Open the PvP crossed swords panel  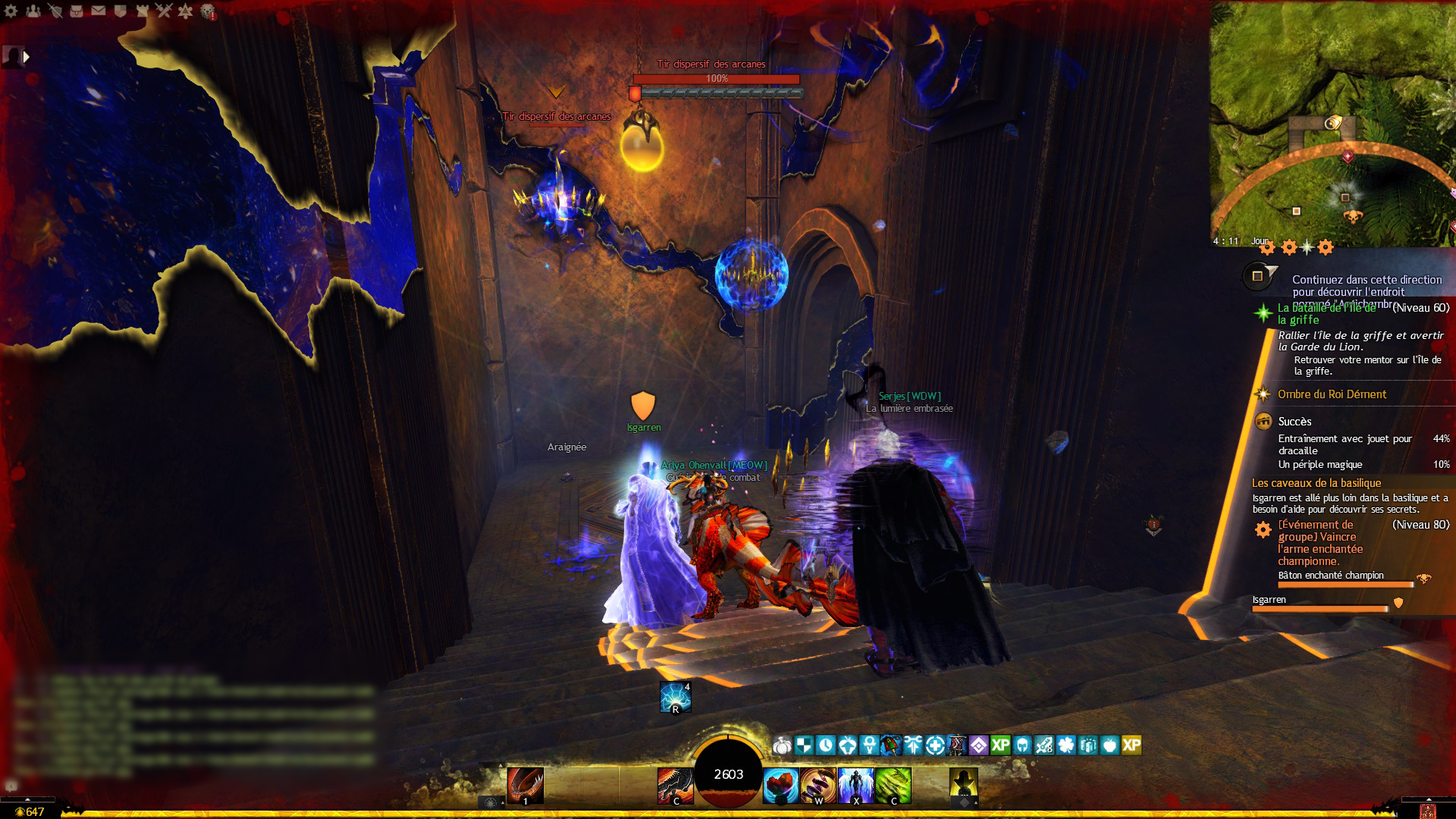164,11
